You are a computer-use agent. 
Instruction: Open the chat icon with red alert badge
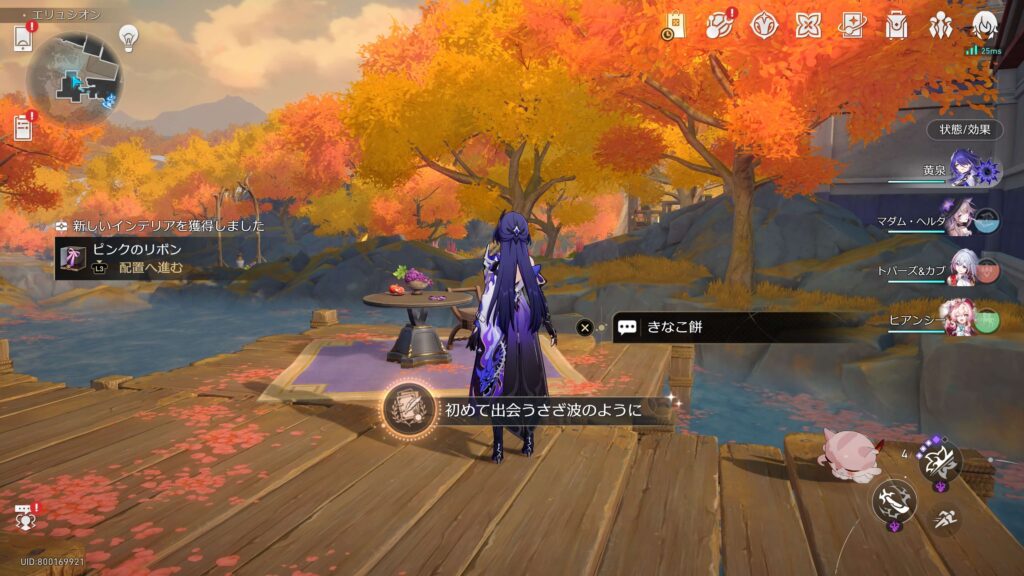25,516
